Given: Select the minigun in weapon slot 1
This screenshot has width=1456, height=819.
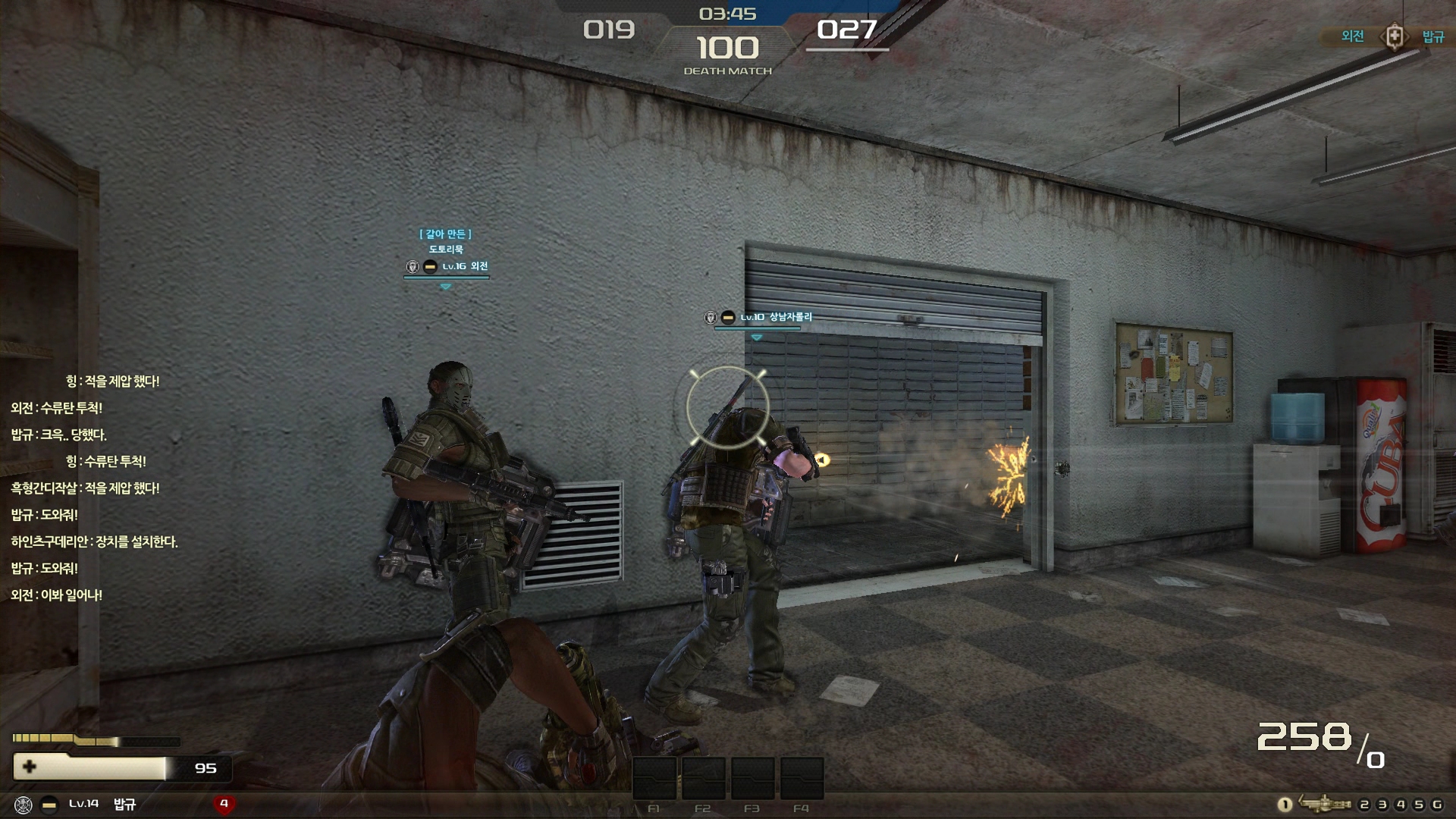Looking at the screenshot, I should pyautogui.click(x=1324, y=804).
